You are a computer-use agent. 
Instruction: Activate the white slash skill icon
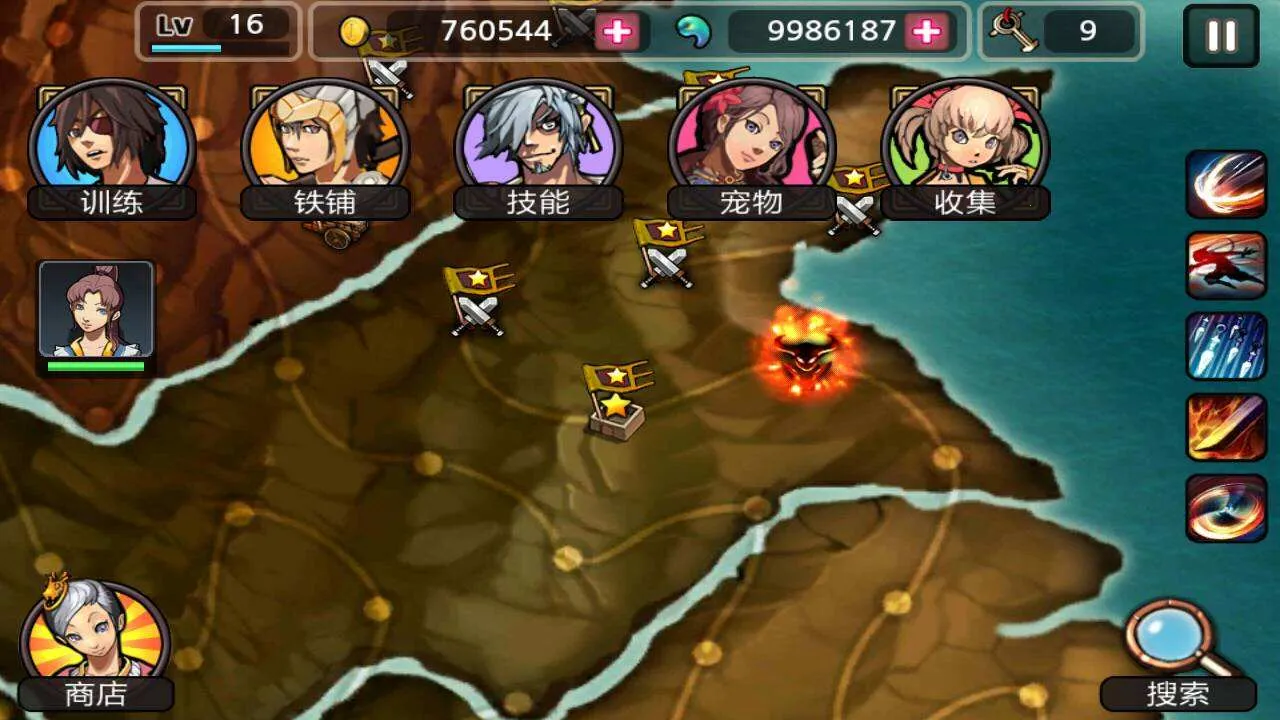[1226, 184]
